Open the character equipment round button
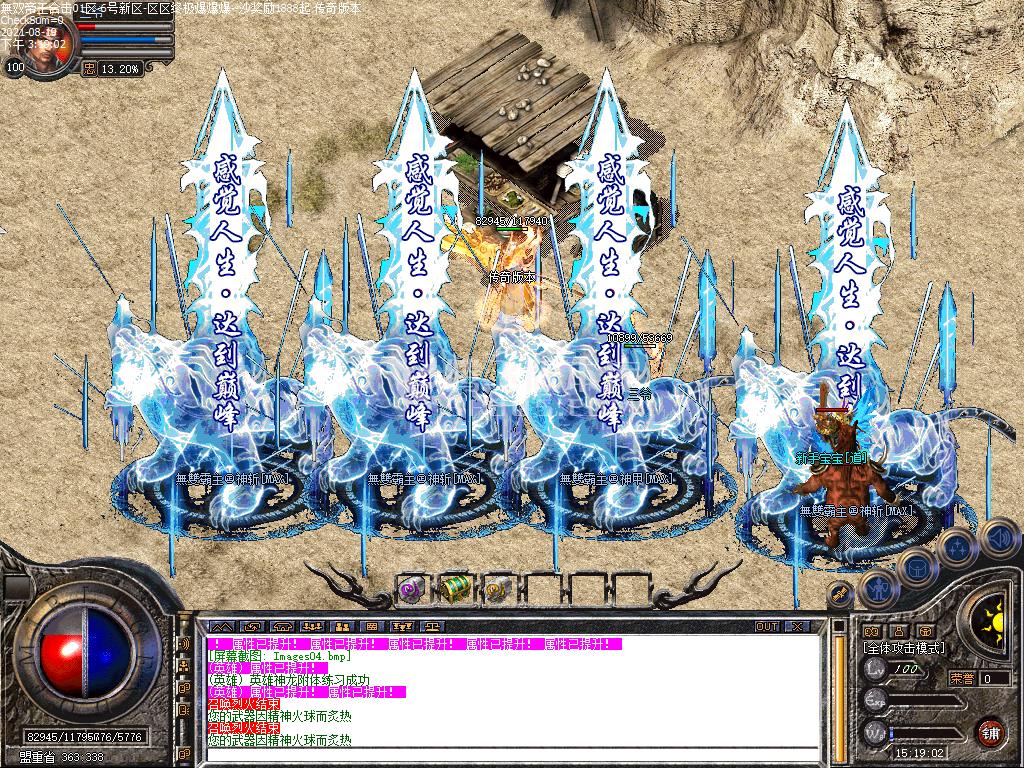Image resolution: width=1024 pixels, height=768 pixels. 877,587
